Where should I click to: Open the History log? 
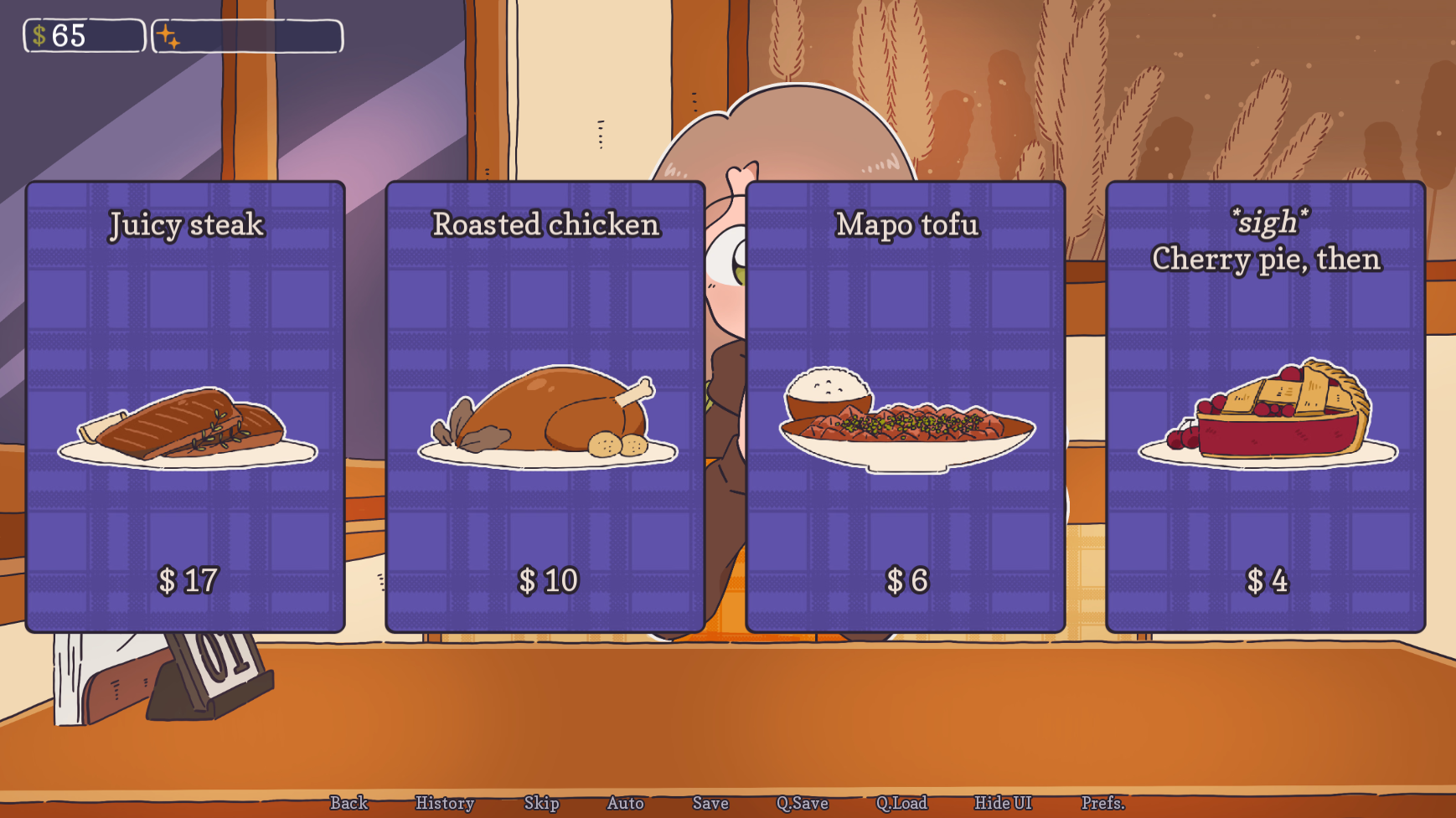point(445,803)
